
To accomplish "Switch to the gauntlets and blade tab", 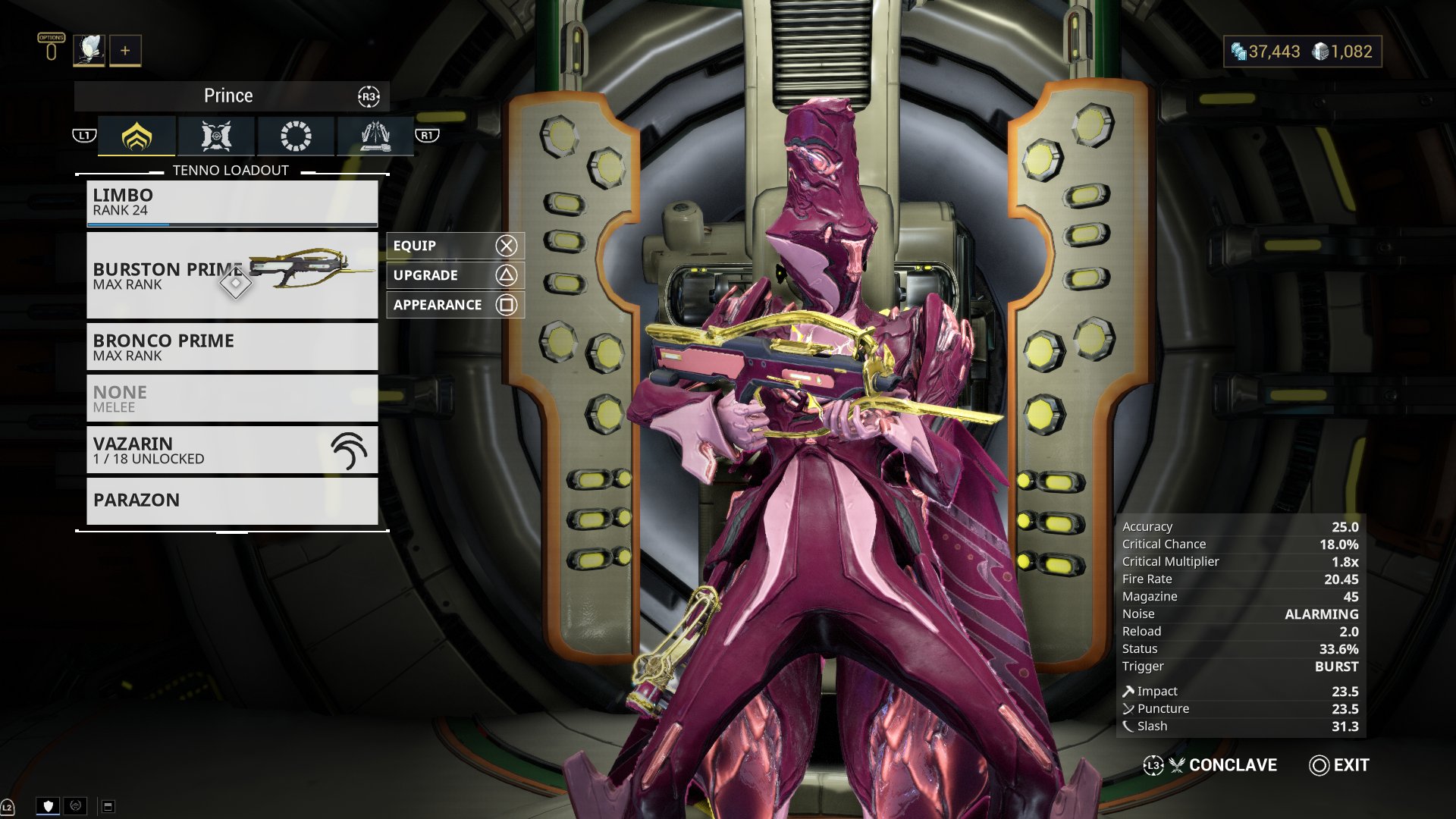I will [x=375, y=136].
